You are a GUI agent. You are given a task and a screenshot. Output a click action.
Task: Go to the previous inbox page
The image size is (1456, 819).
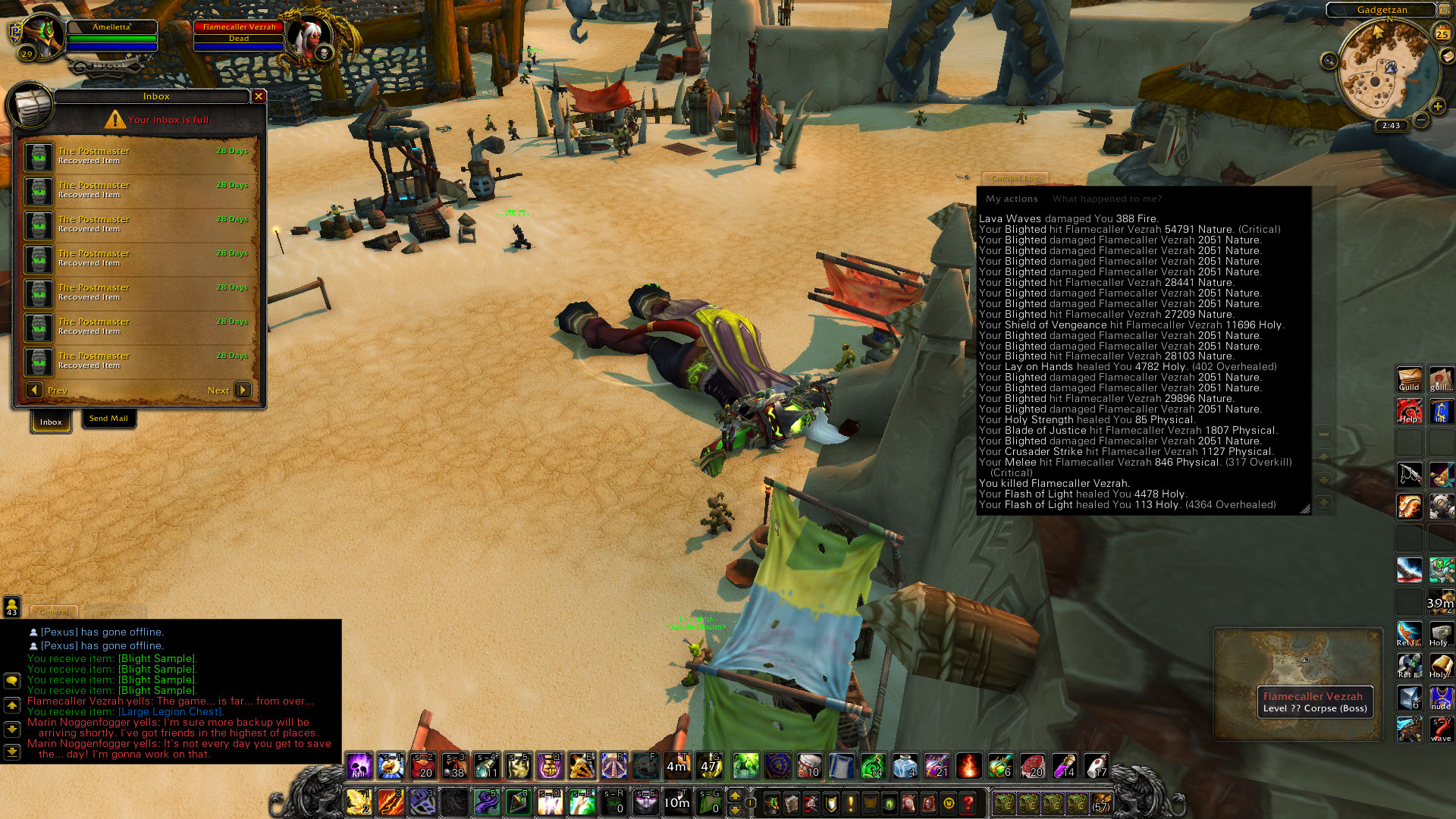[34, 390]
